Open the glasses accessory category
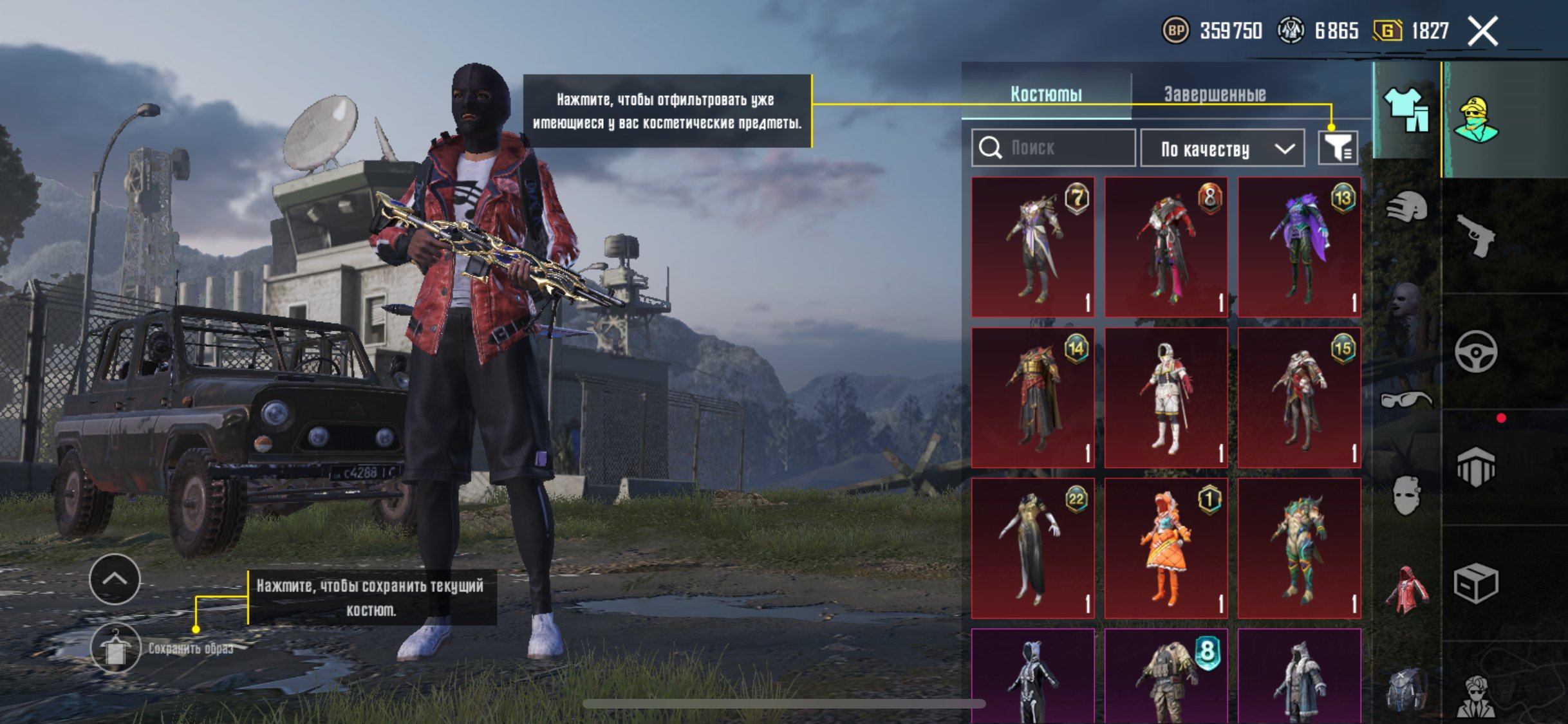The image size is (1568, 724). pyautogui.click(x=1406, y=400)
